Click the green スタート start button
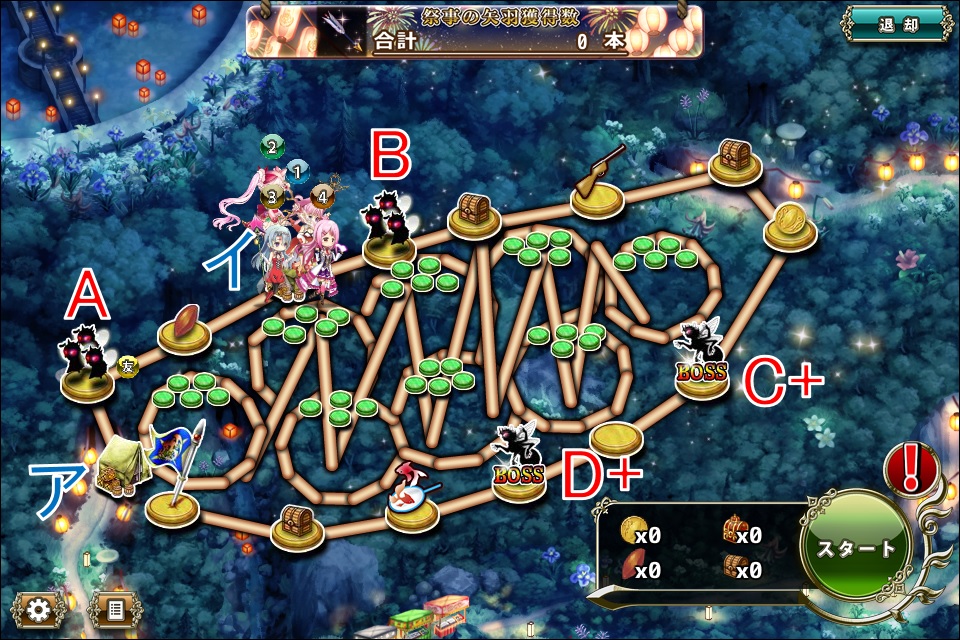Viewport: 960px width, 640px height. click(x=856, y=548)
